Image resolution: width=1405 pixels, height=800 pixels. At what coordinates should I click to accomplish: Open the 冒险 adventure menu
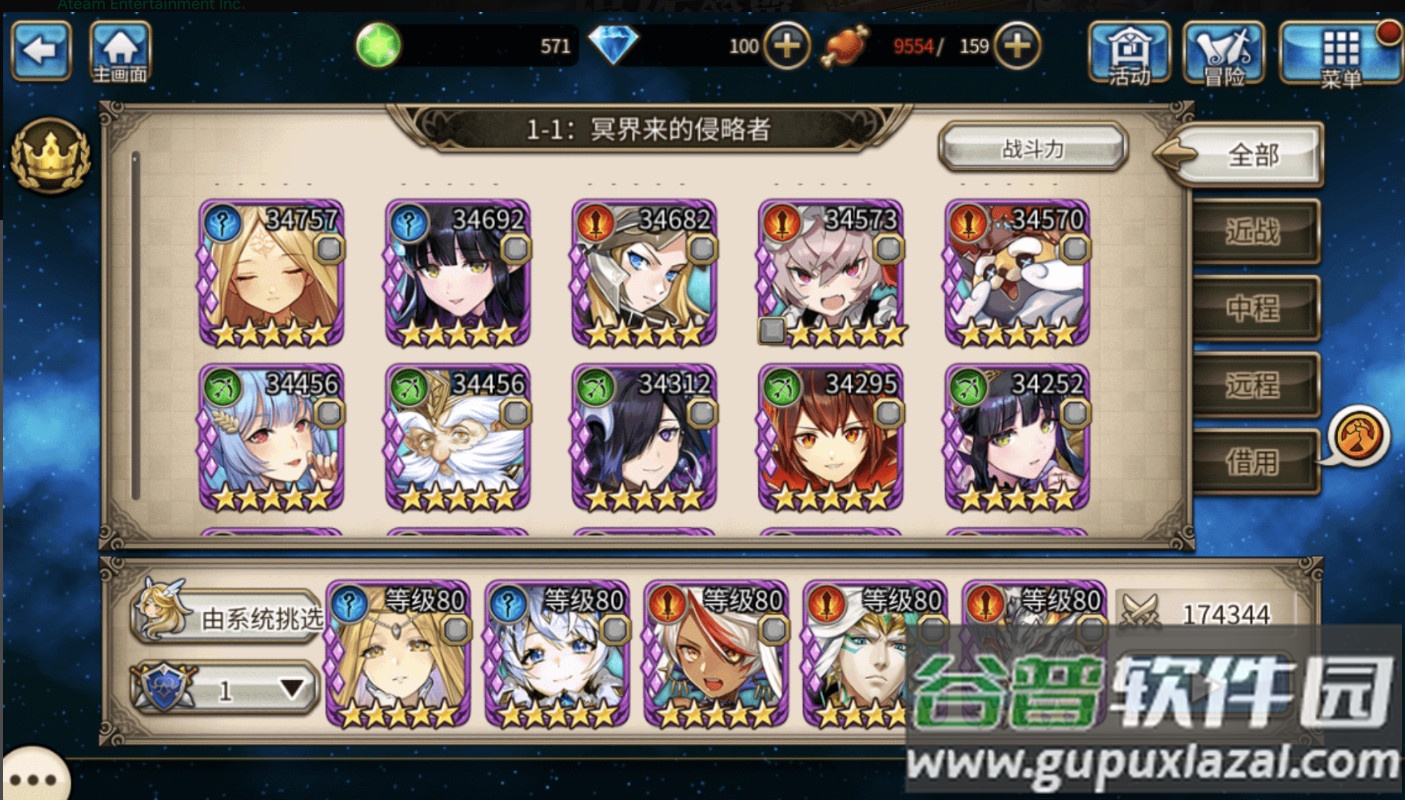pyautogui.click(x=1224, y=52)
